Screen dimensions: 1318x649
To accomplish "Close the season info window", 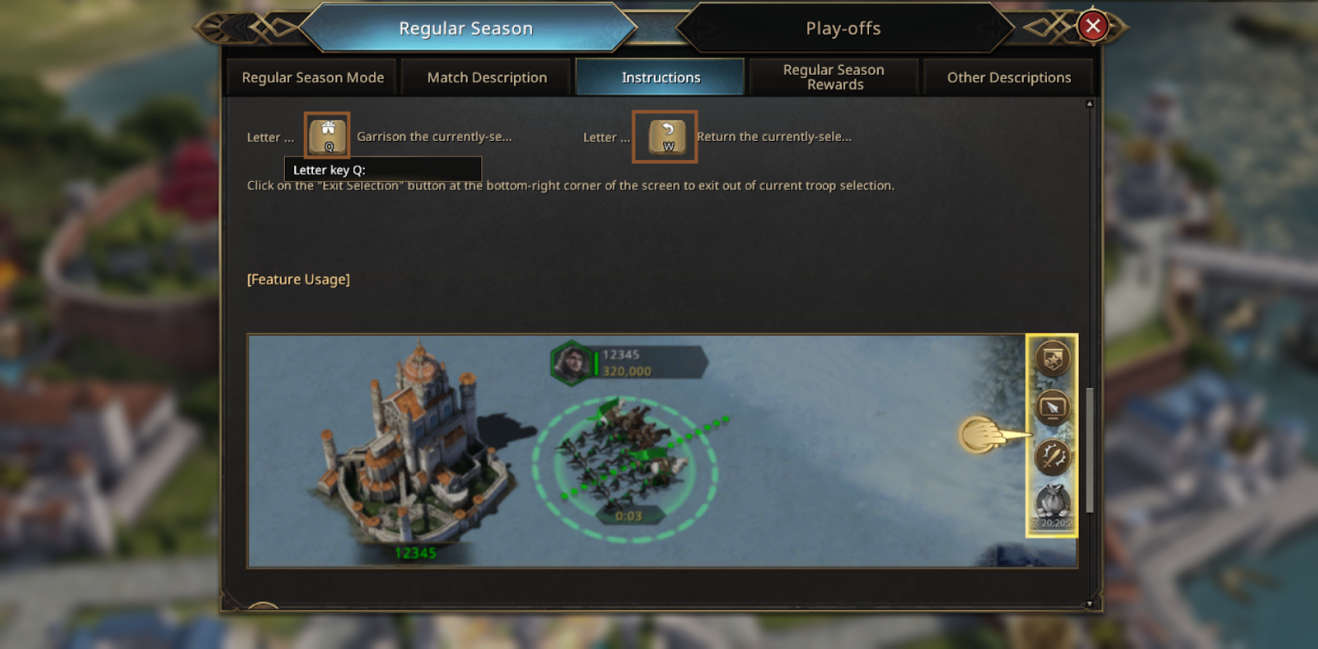I will (x=1093, y=26).
